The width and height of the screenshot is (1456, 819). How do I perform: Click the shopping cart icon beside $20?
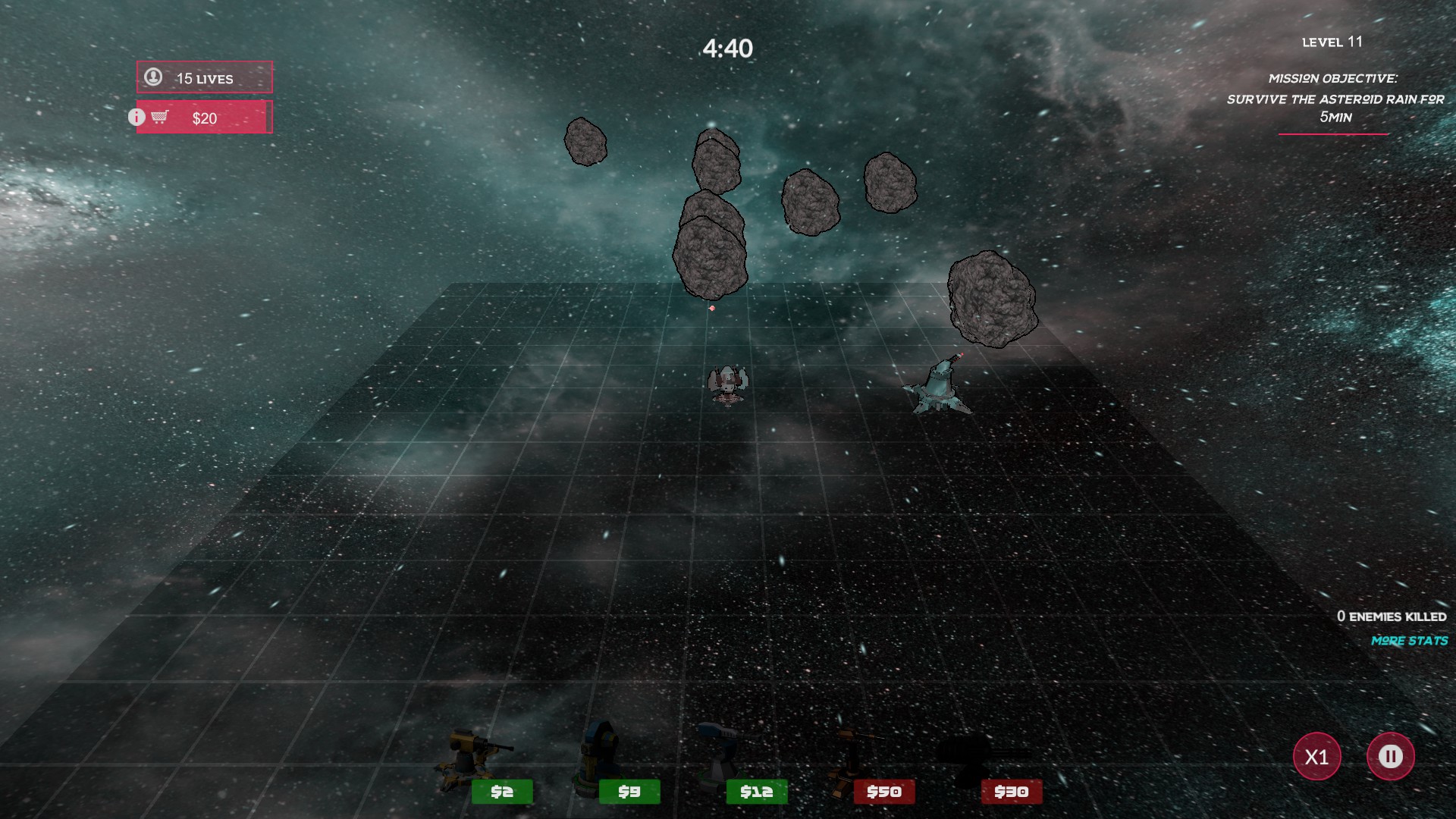point(160,118)
